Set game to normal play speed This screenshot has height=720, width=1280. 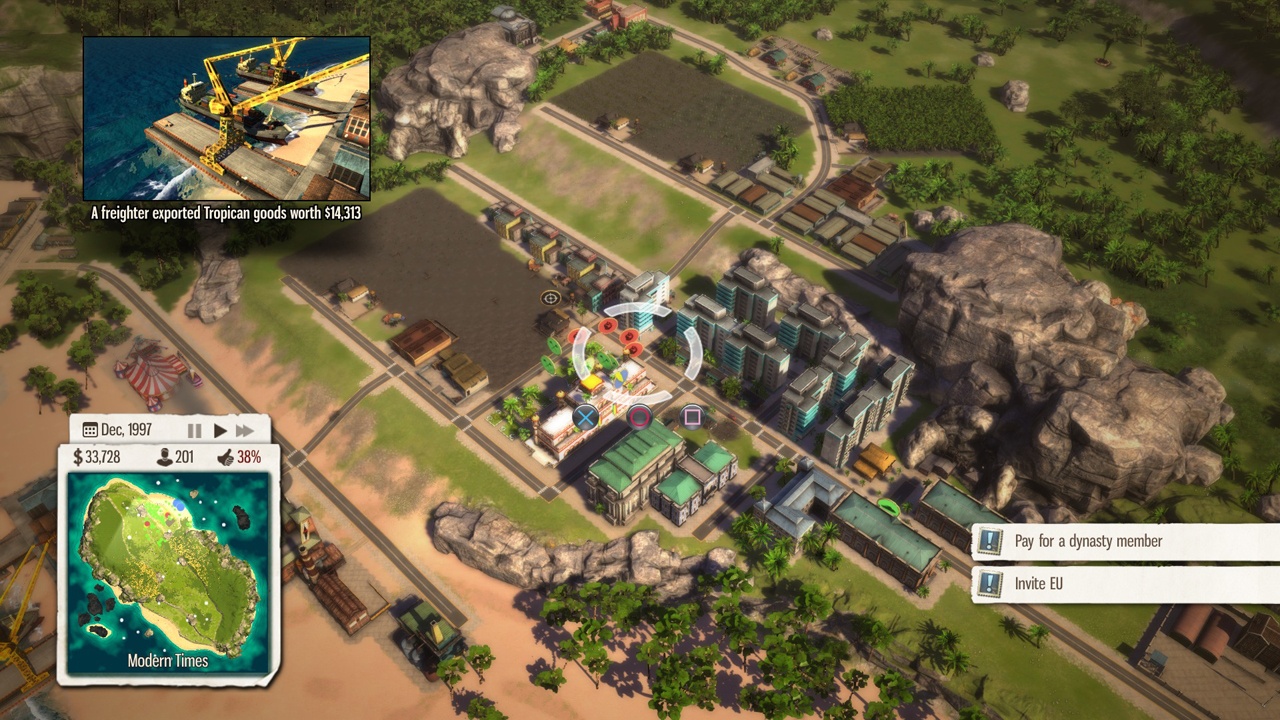pos(220,431)
